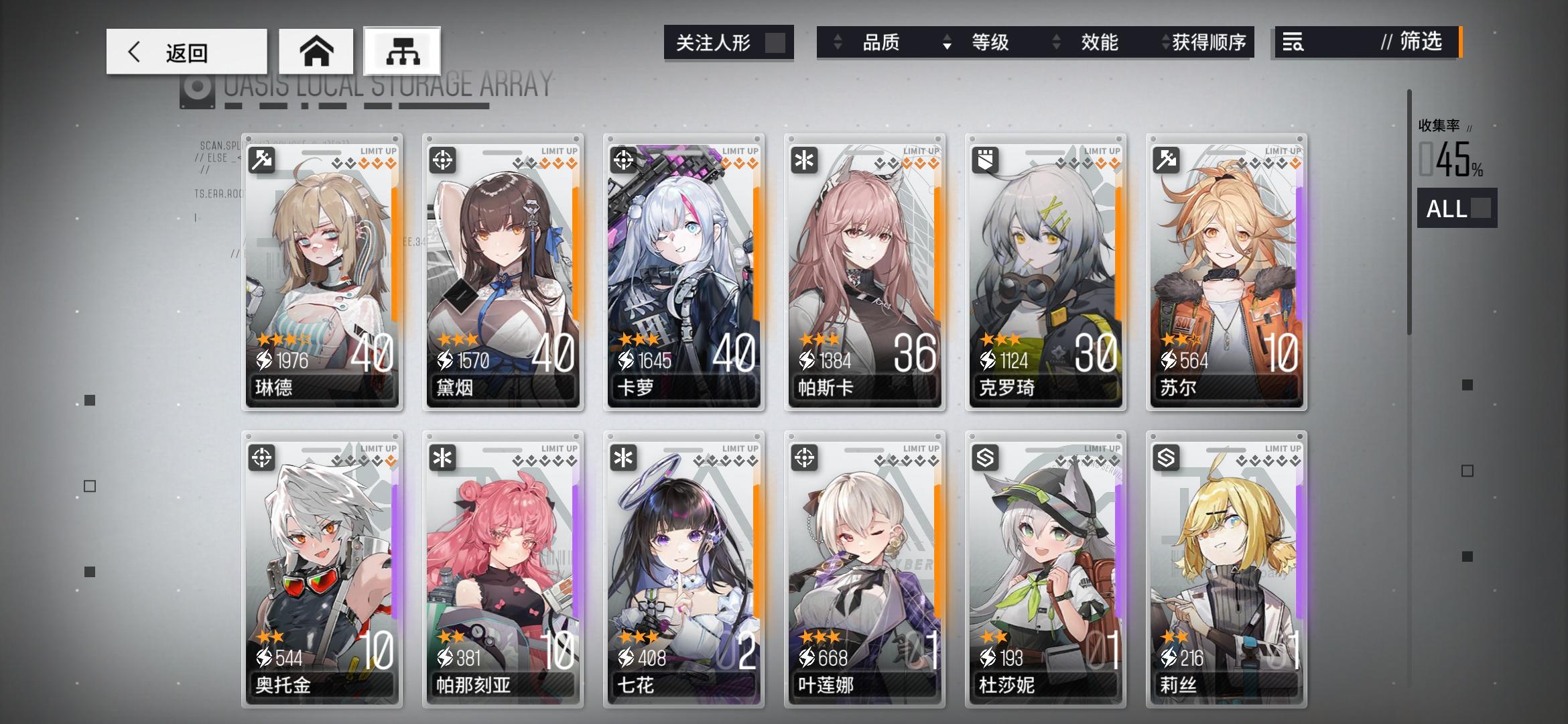The image size is (1568, 724).
Task: Toggle the sort direction arrow beside 品质
Action: 837,42
